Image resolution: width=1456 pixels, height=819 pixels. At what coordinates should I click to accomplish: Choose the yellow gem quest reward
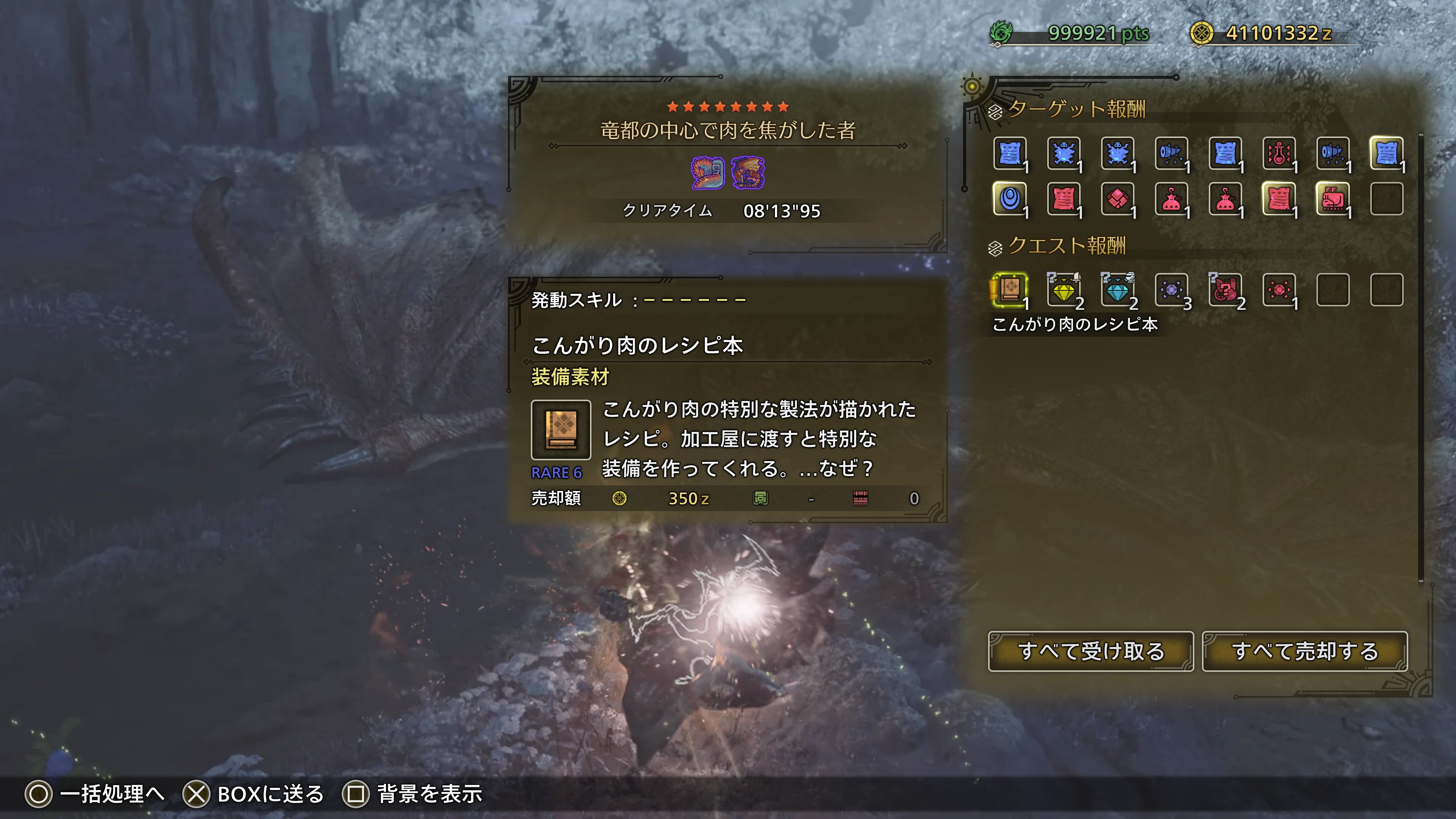1064,290
